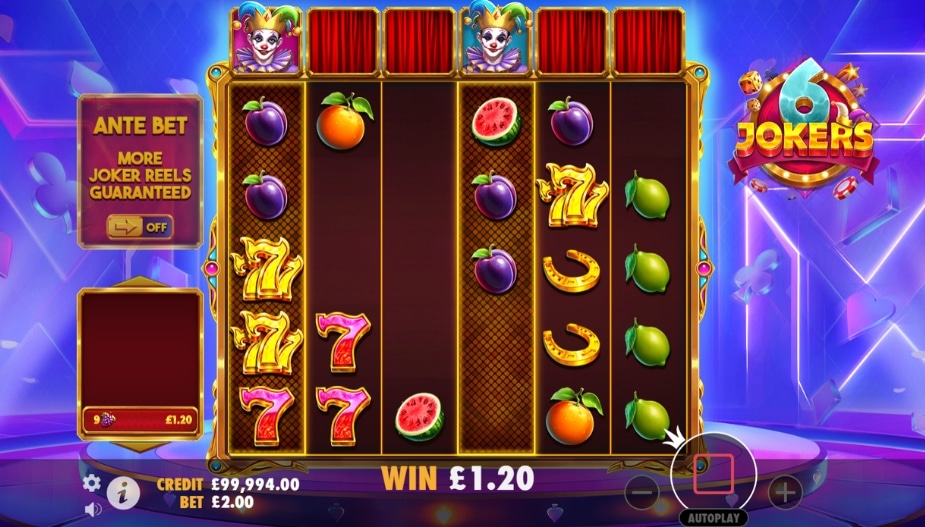Open the settings gear menu
This screenshot has width=925, height=527.
coord(92,483)
